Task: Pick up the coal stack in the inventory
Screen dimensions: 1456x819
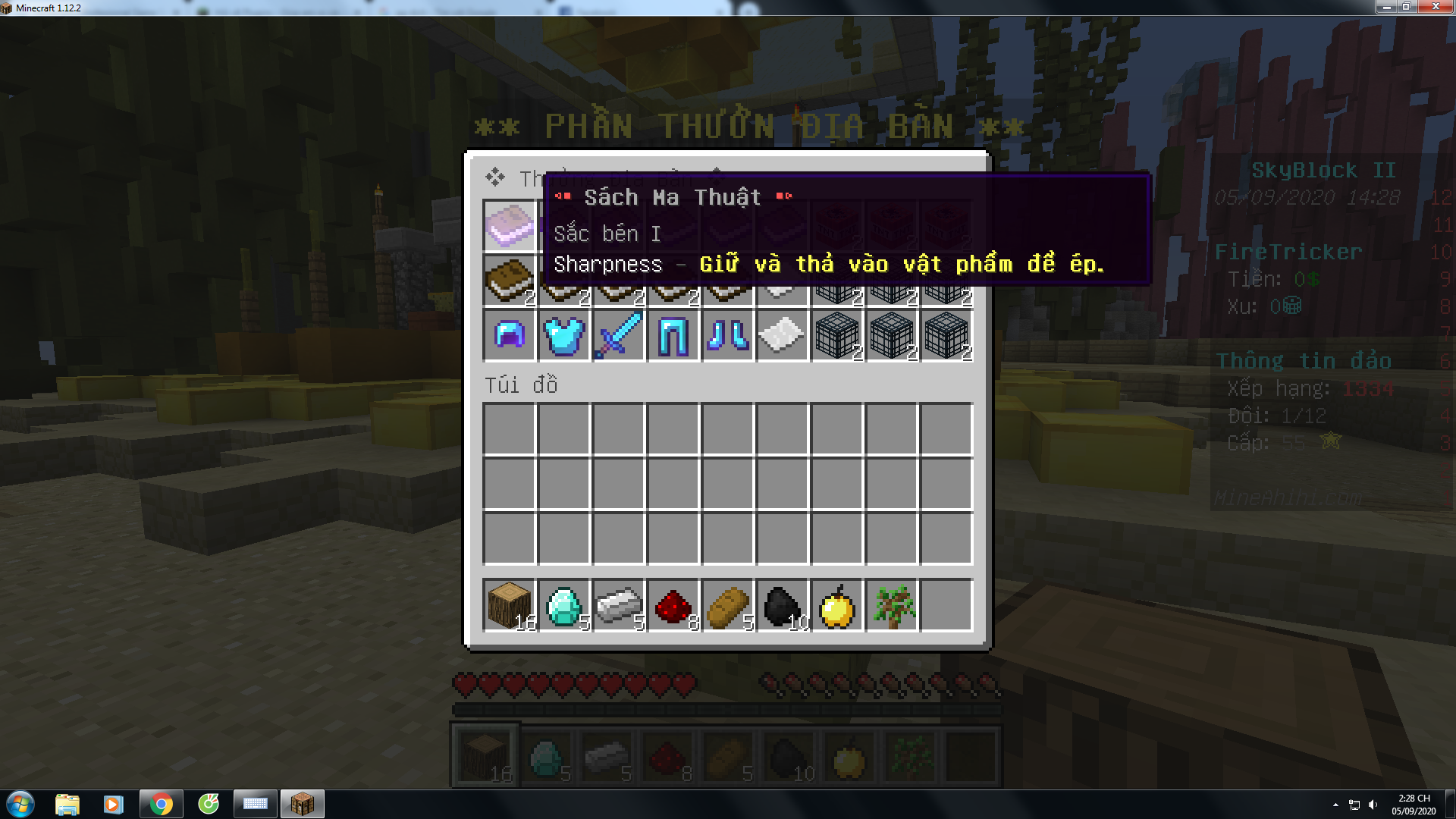Action: coord(782,605)
